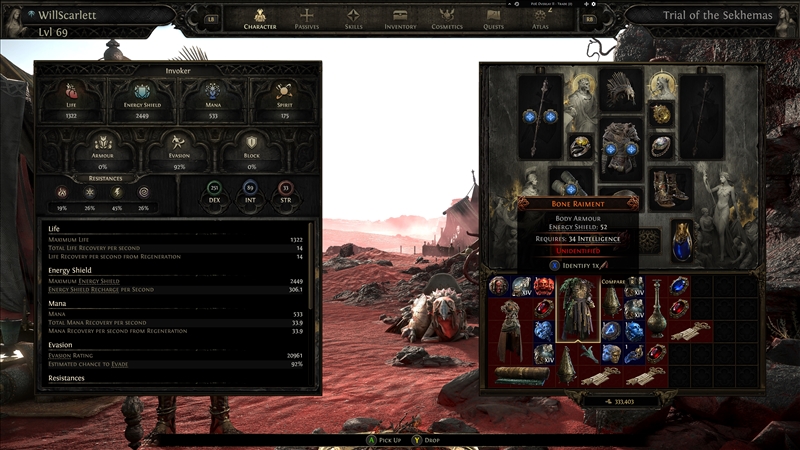The image size is (800, 450).
Task: Select the Evasion stat panel
Action: [177, 150]
